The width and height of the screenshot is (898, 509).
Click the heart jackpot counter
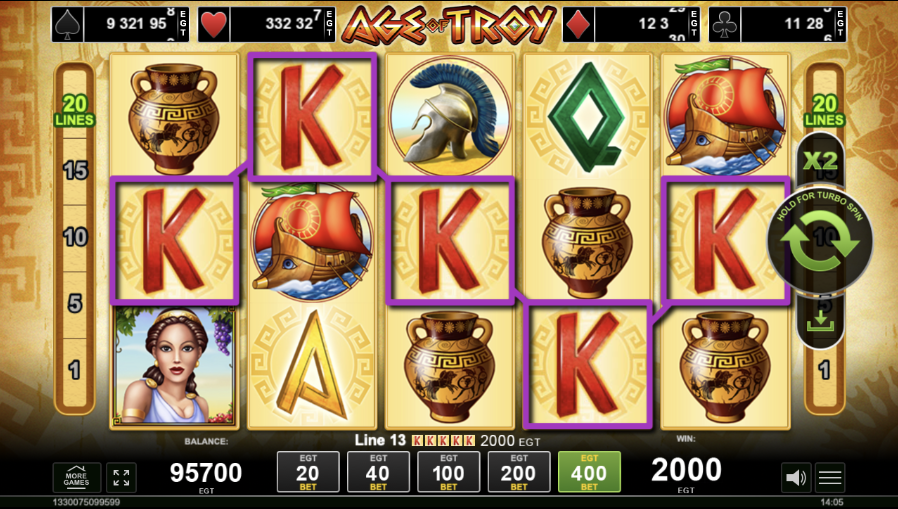click(268, 24)
